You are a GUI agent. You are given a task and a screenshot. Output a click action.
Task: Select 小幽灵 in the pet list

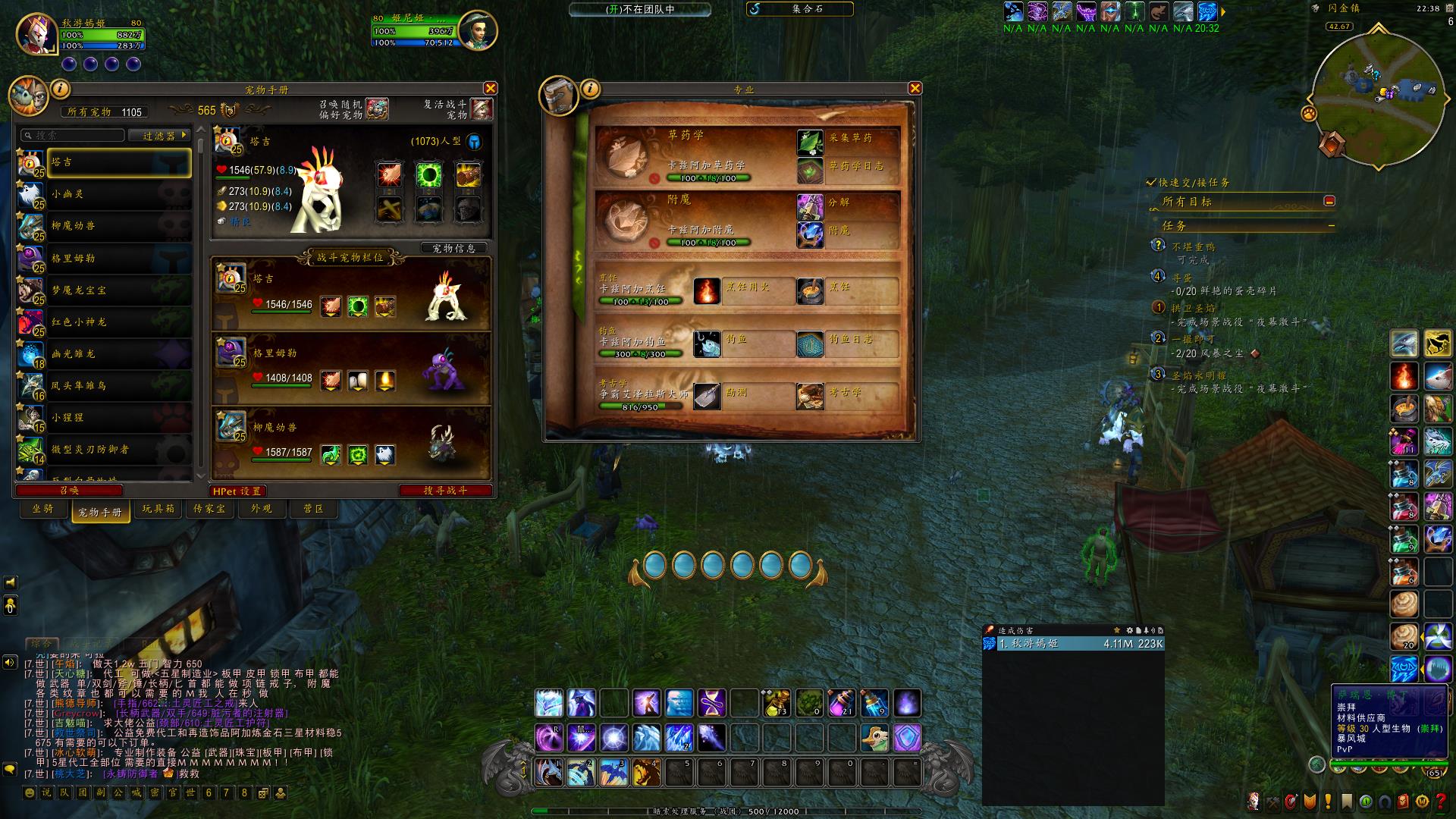105,194
